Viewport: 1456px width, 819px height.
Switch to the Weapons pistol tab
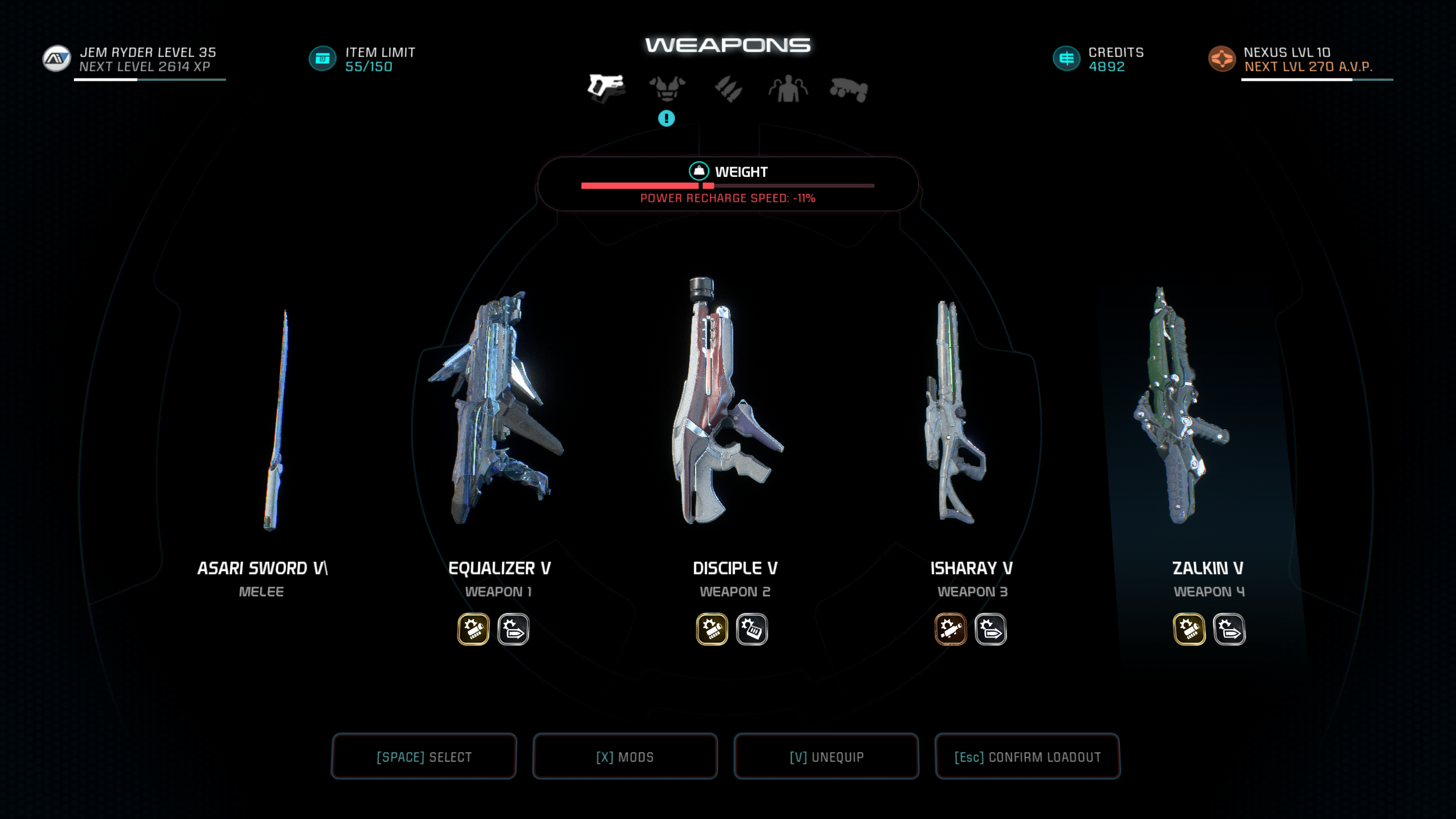click(x=606, y=89)
